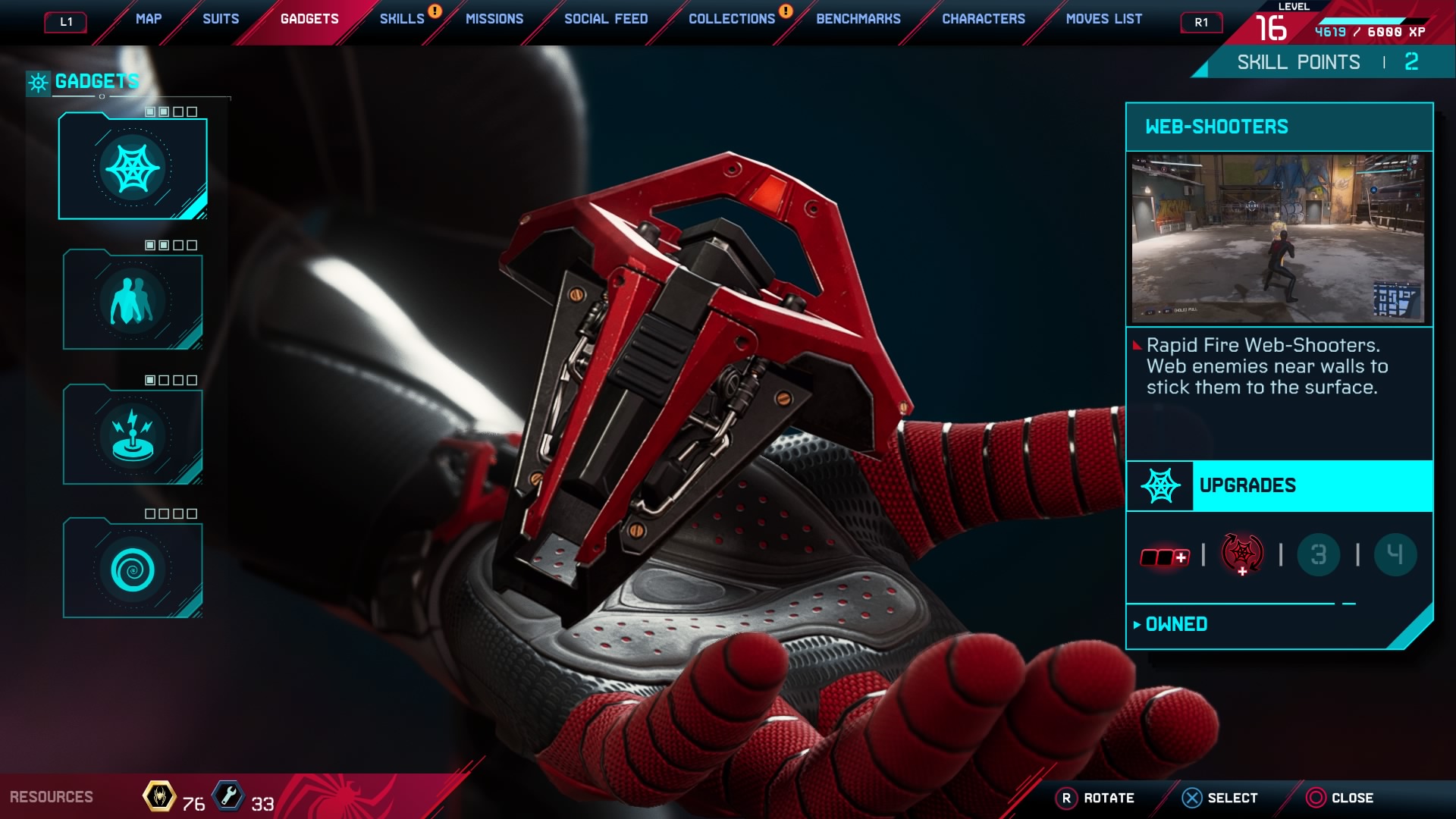Select upgrade slot number 4

coord(1395,554)
